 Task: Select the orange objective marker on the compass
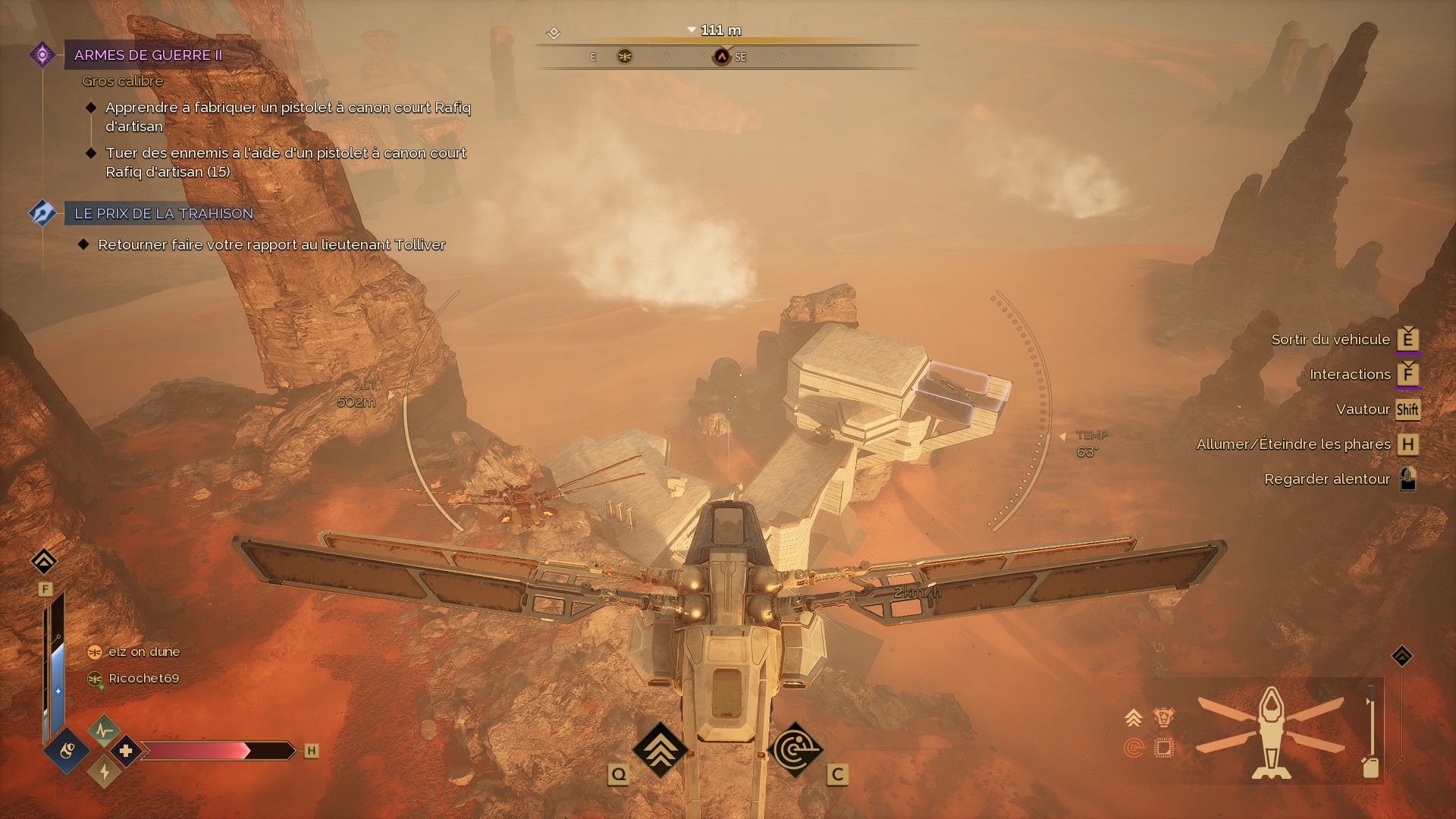(x=722, y=57)
